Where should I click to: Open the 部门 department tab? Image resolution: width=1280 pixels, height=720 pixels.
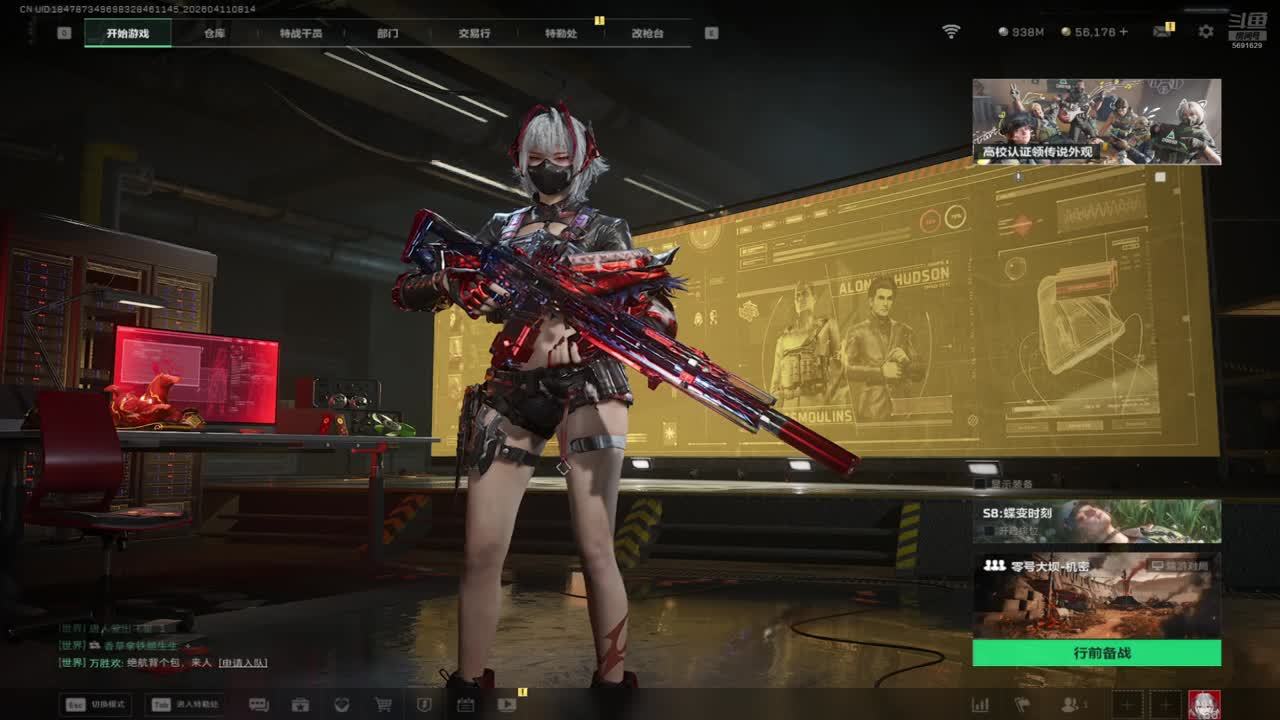pos(387,33)
